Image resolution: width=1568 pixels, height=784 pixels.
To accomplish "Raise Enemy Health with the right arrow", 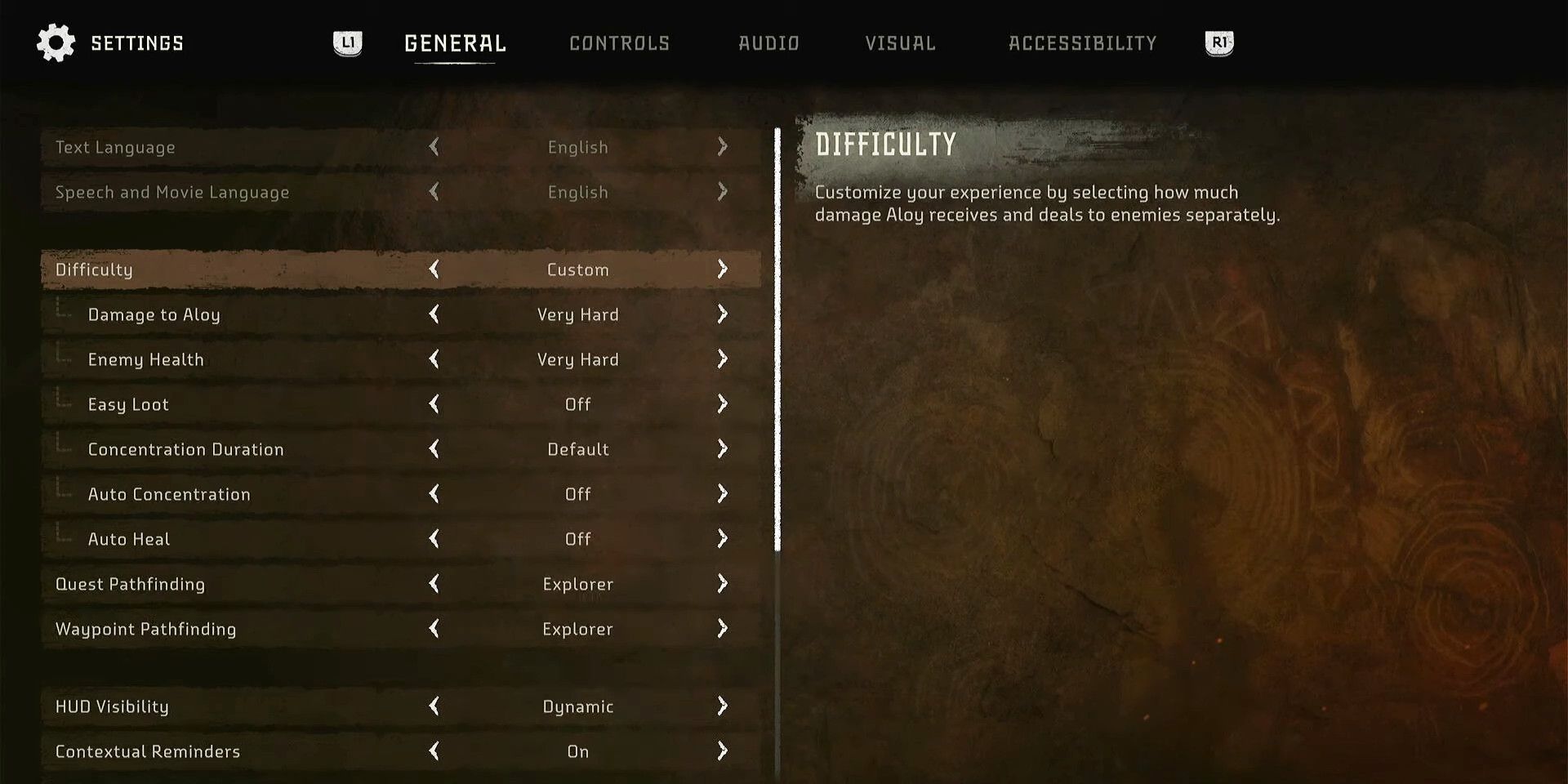I will click(x=722, y=359).
